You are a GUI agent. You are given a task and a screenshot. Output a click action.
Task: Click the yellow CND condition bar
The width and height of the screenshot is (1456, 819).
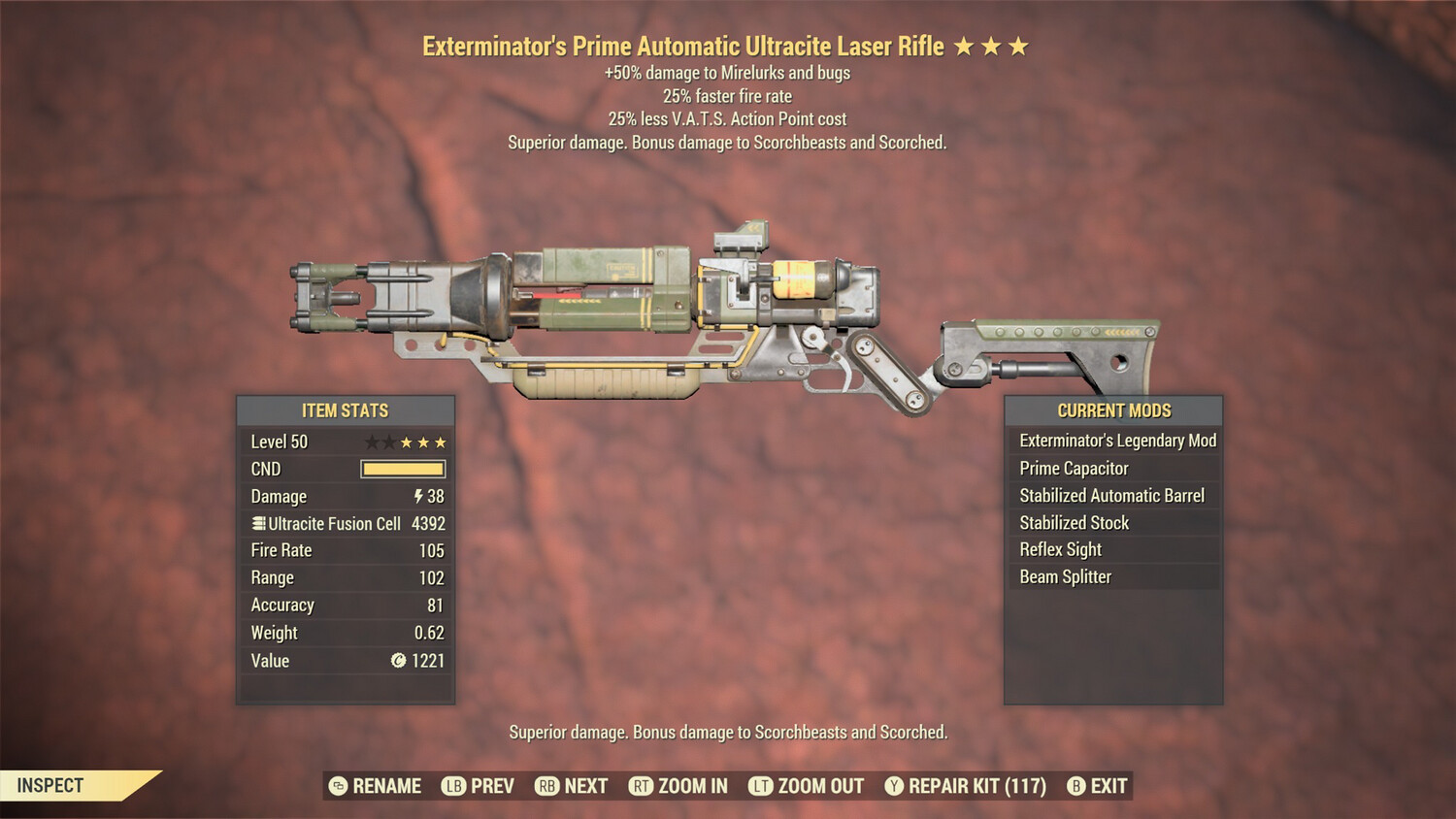403,469
